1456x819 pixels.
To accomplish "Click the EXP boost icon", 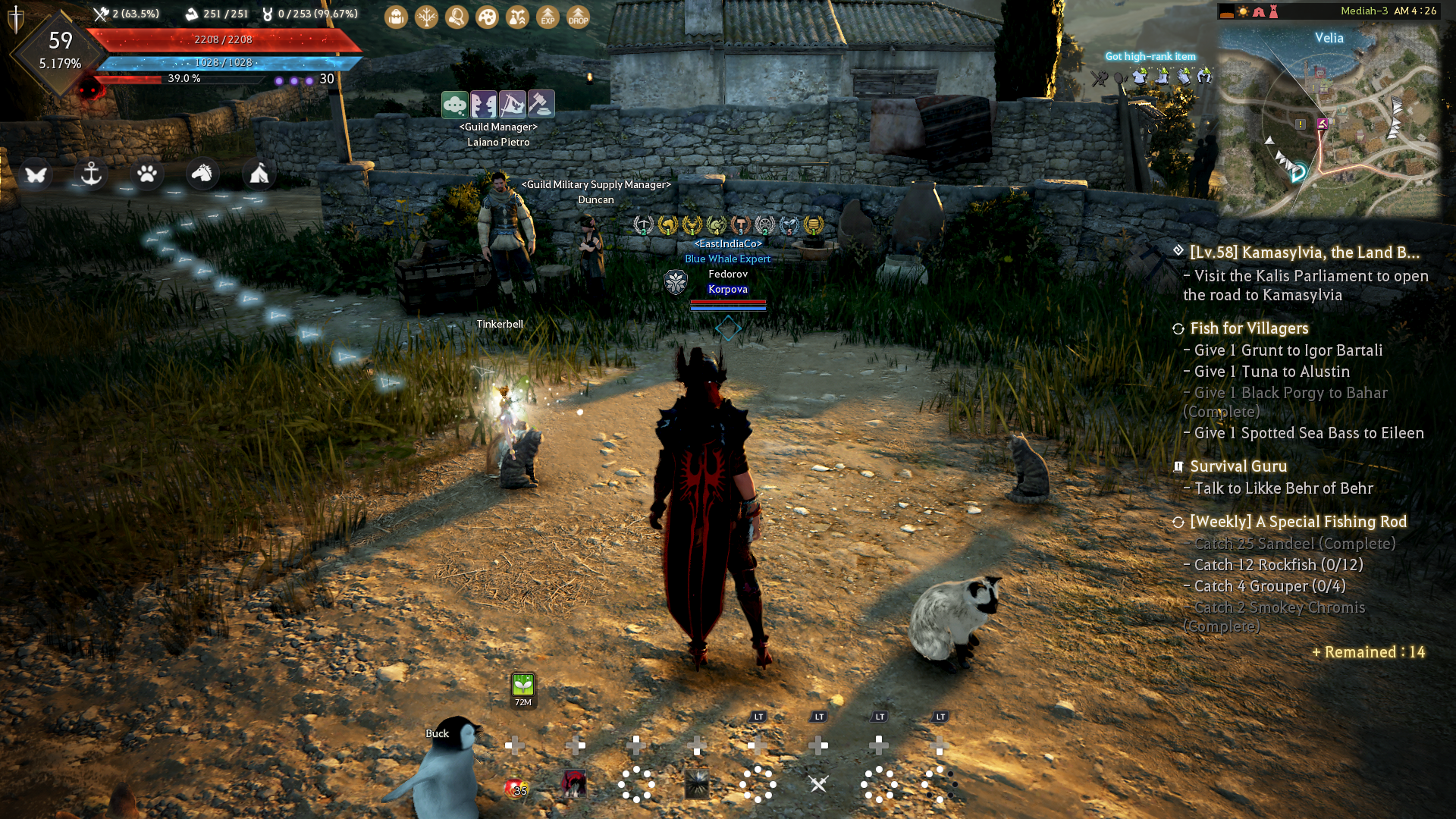I will pyautogui.click(x=548, y=17).
